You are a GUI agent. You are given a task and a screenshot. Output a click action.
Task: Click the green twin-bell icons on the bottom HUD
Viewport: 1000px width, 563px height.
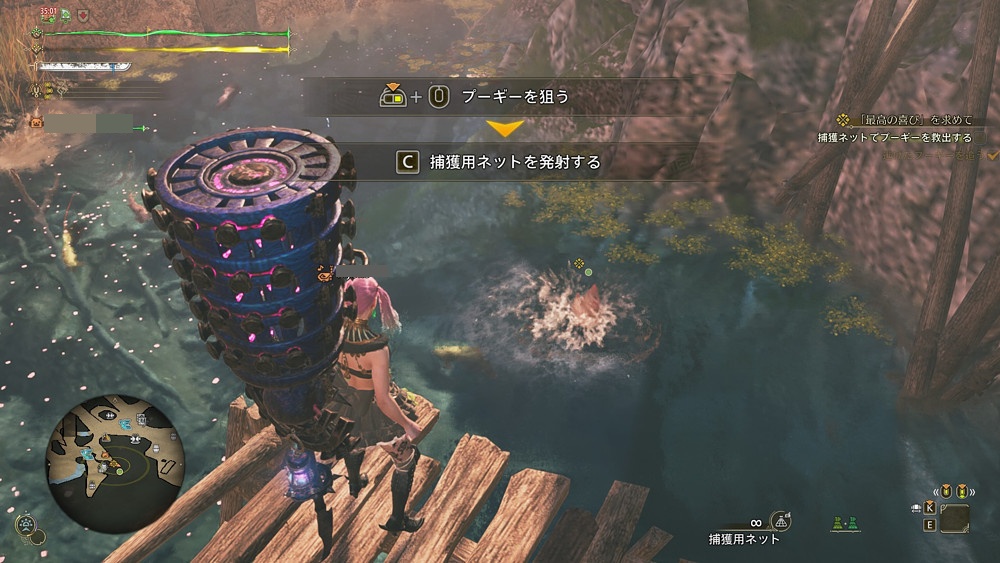point(845,523)
